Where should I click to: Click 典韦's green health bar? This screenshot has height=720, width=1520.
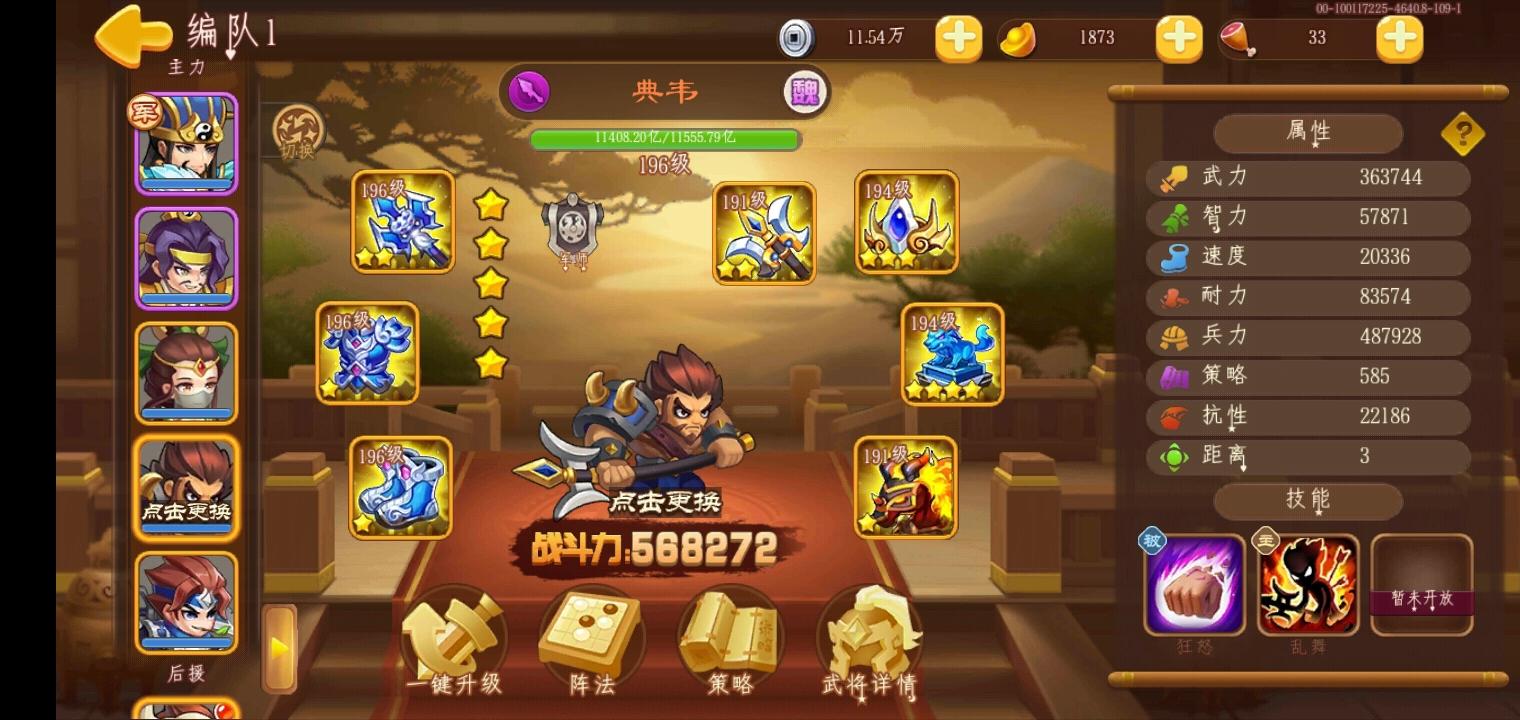(x=664, y=140)
